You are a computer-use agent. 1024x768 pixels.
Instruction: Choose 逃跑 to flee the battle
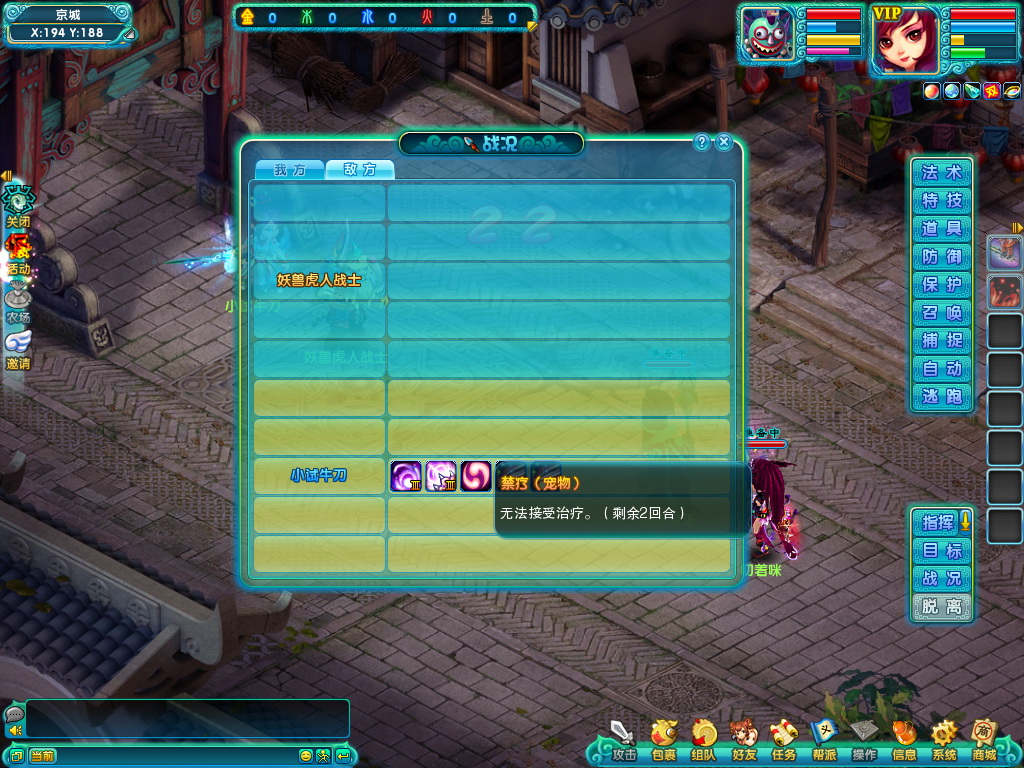point(942,397)
